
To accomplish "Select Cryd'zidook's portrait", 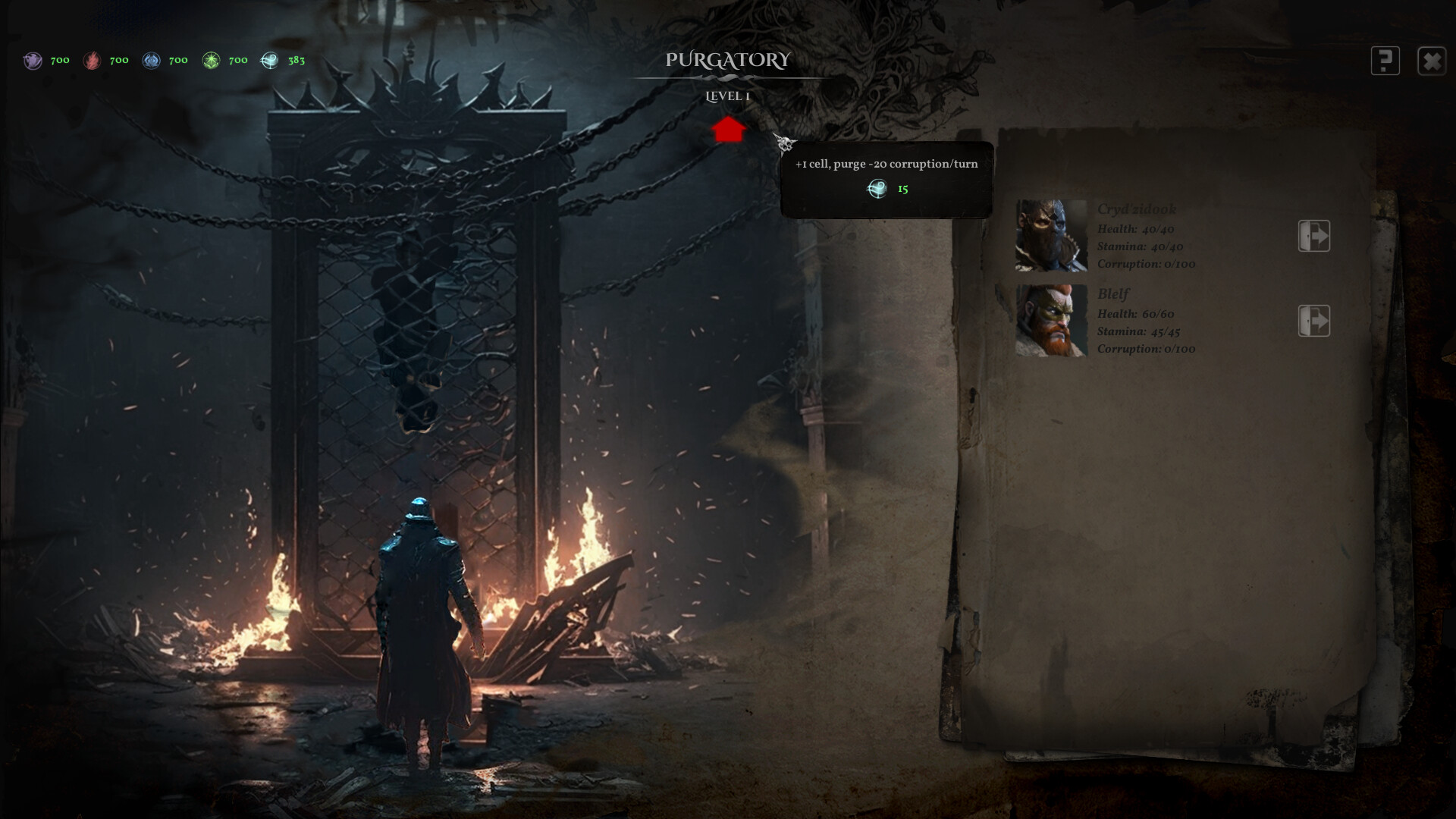I will click(x=1051, y=236).
